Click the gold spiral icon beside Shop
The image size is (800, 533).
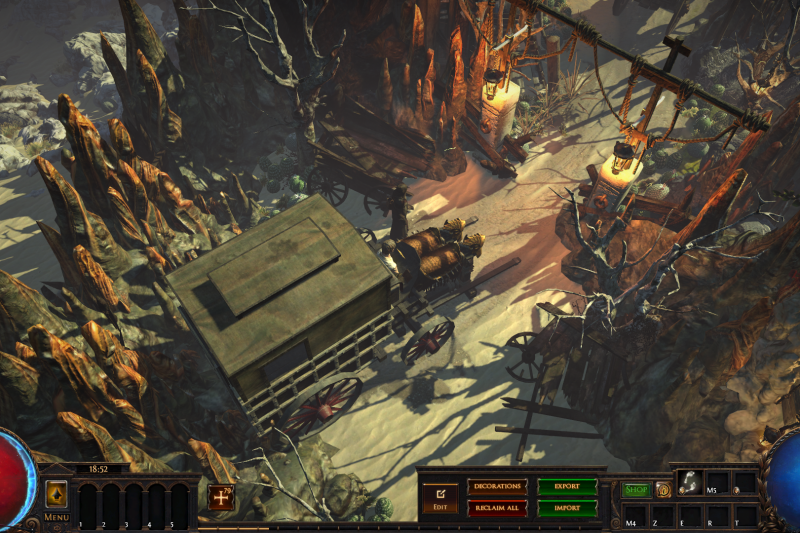click(x=662, y=489)
